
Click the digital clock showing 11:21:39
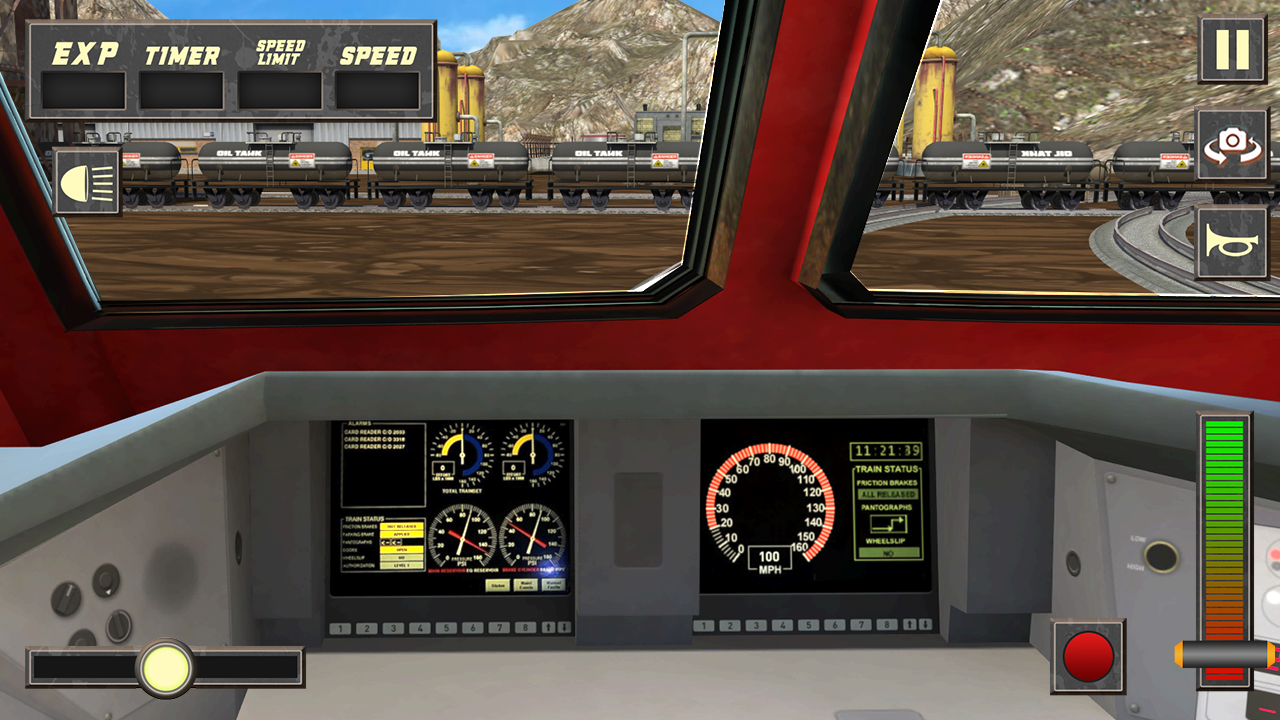point(889,451)
